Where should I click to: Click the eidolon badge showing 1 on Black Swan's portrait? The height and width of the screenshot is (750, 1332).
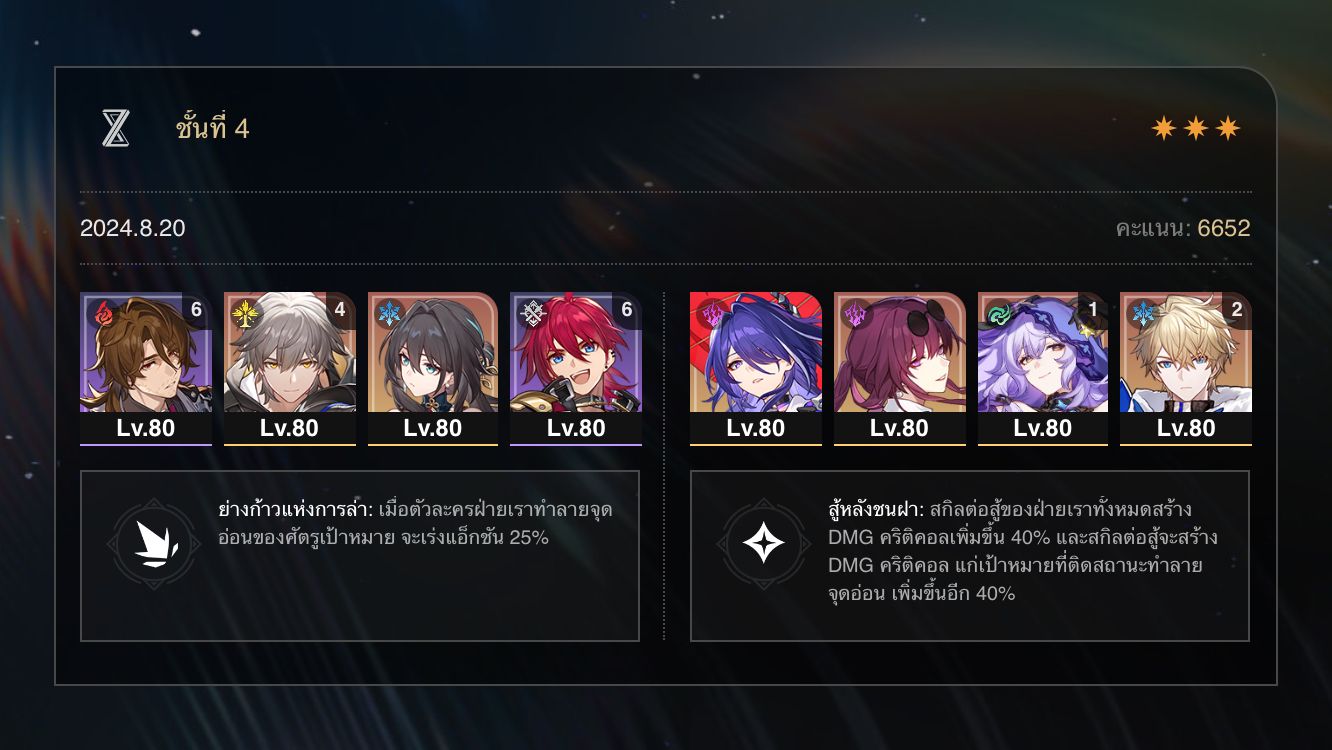point(1090,310)
